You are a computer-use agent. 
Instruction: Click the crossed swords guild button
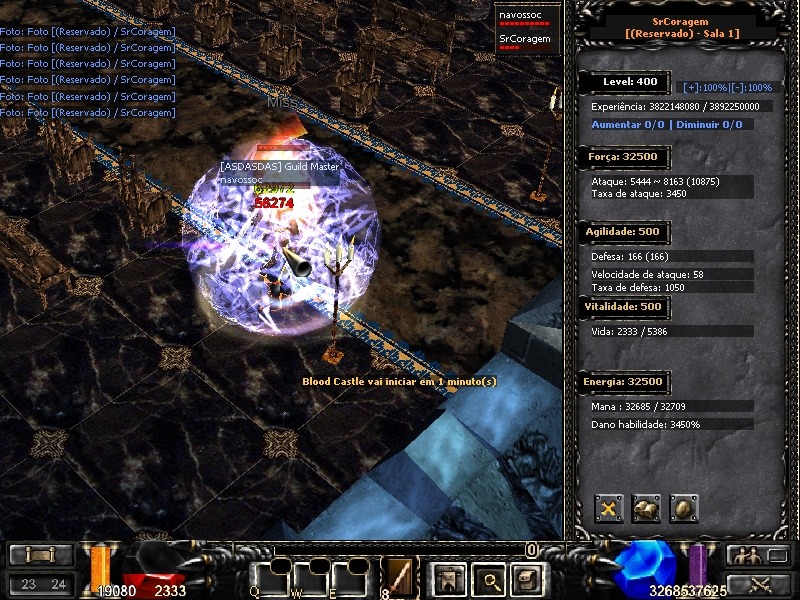point(759,585)
